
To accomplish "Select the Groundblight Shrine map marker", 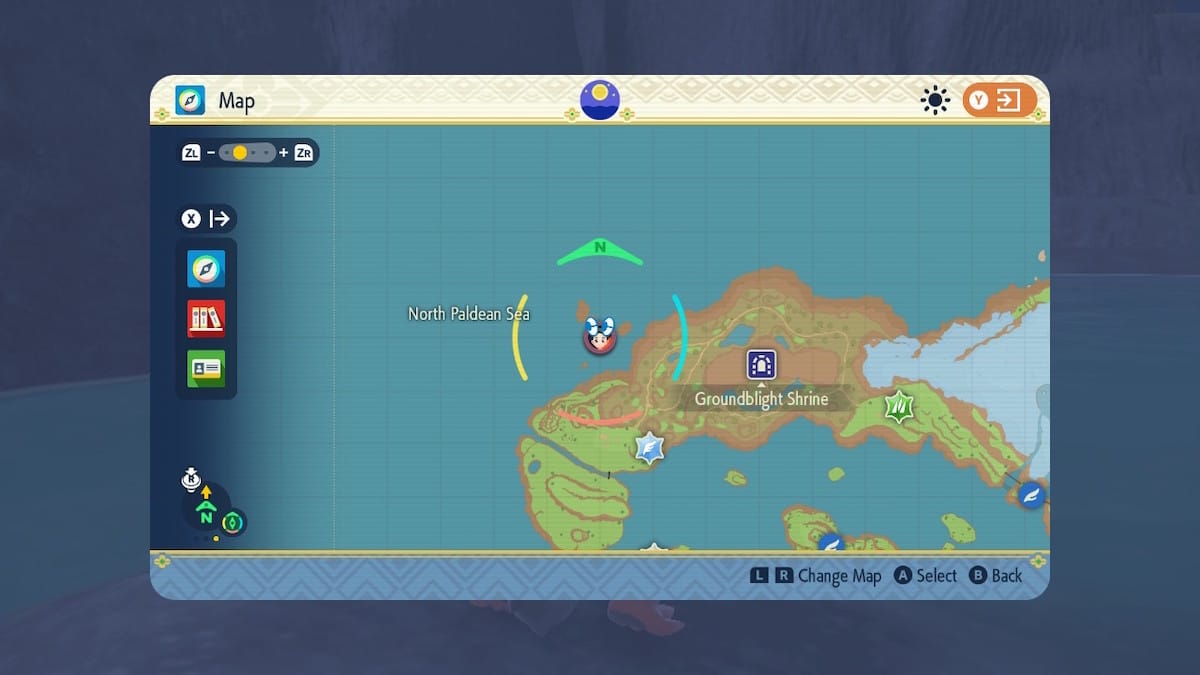I will pyautogui.click(x=761, y=365).
